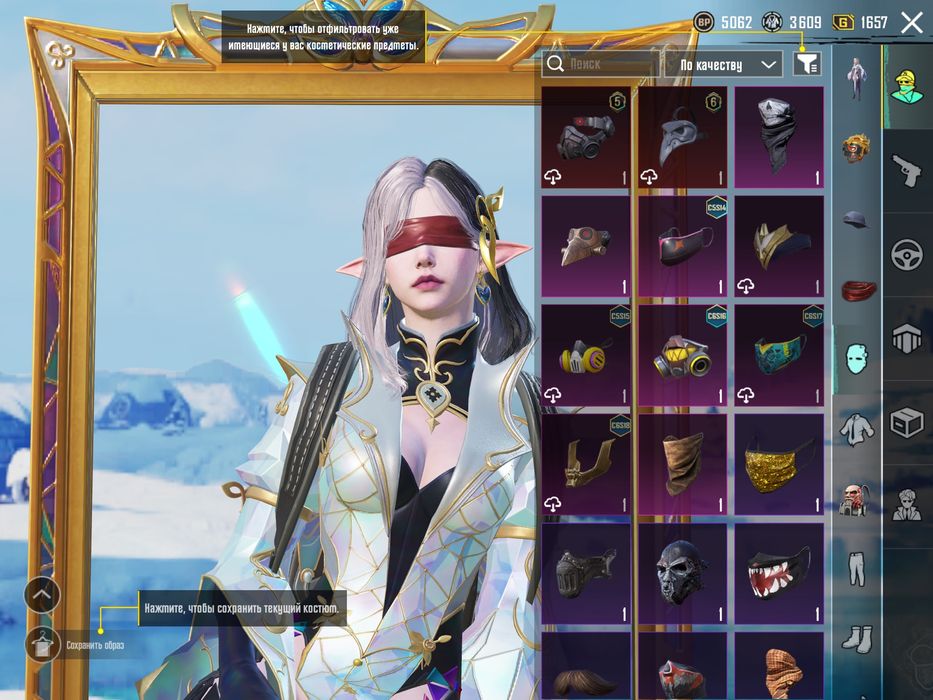This screenshot has height=700, width=933.
Task: Close the wardrobe screen
Action: click(911, 23)
